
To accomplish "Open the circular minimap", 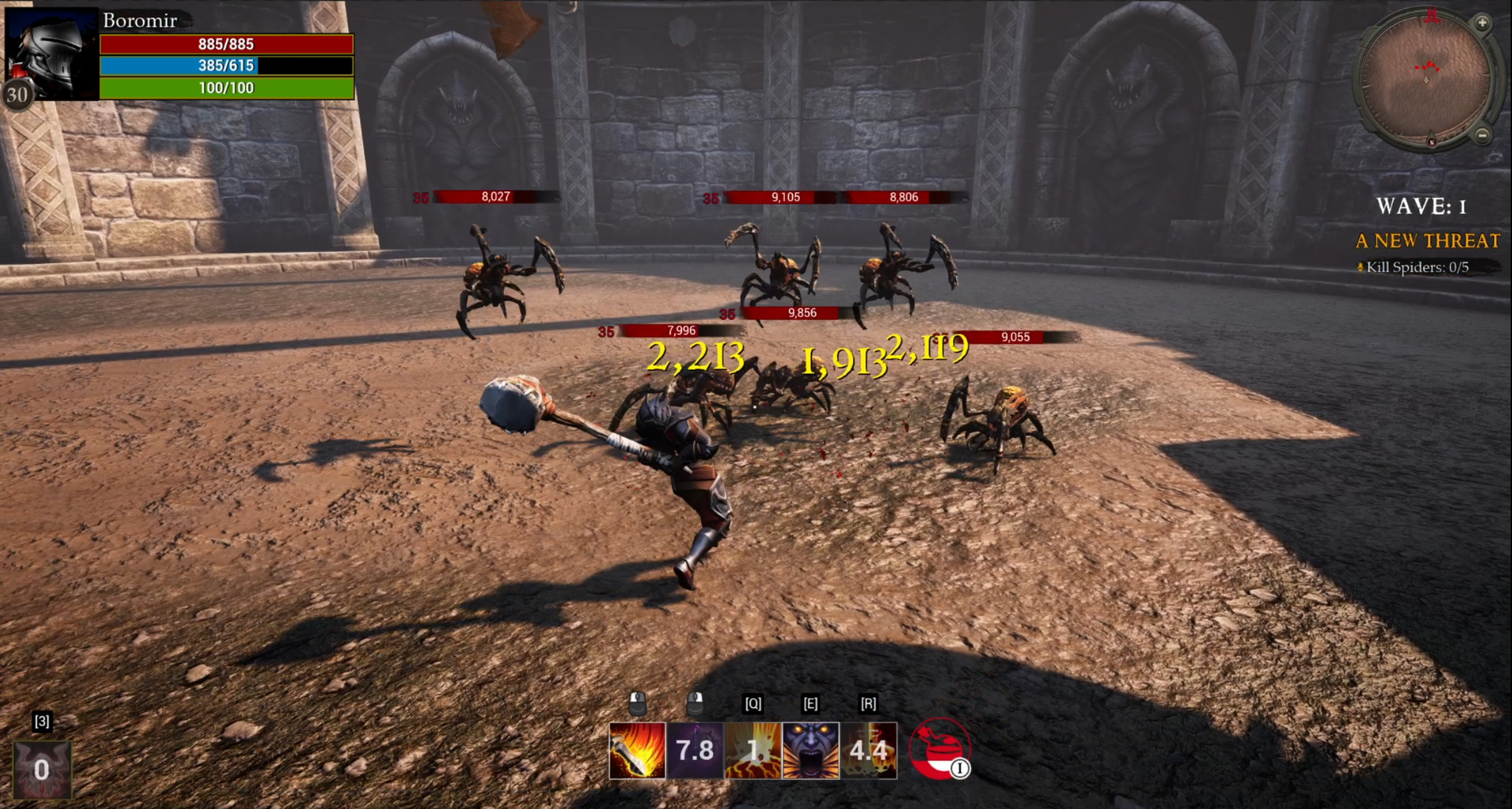I will [x=1427, y=79].
